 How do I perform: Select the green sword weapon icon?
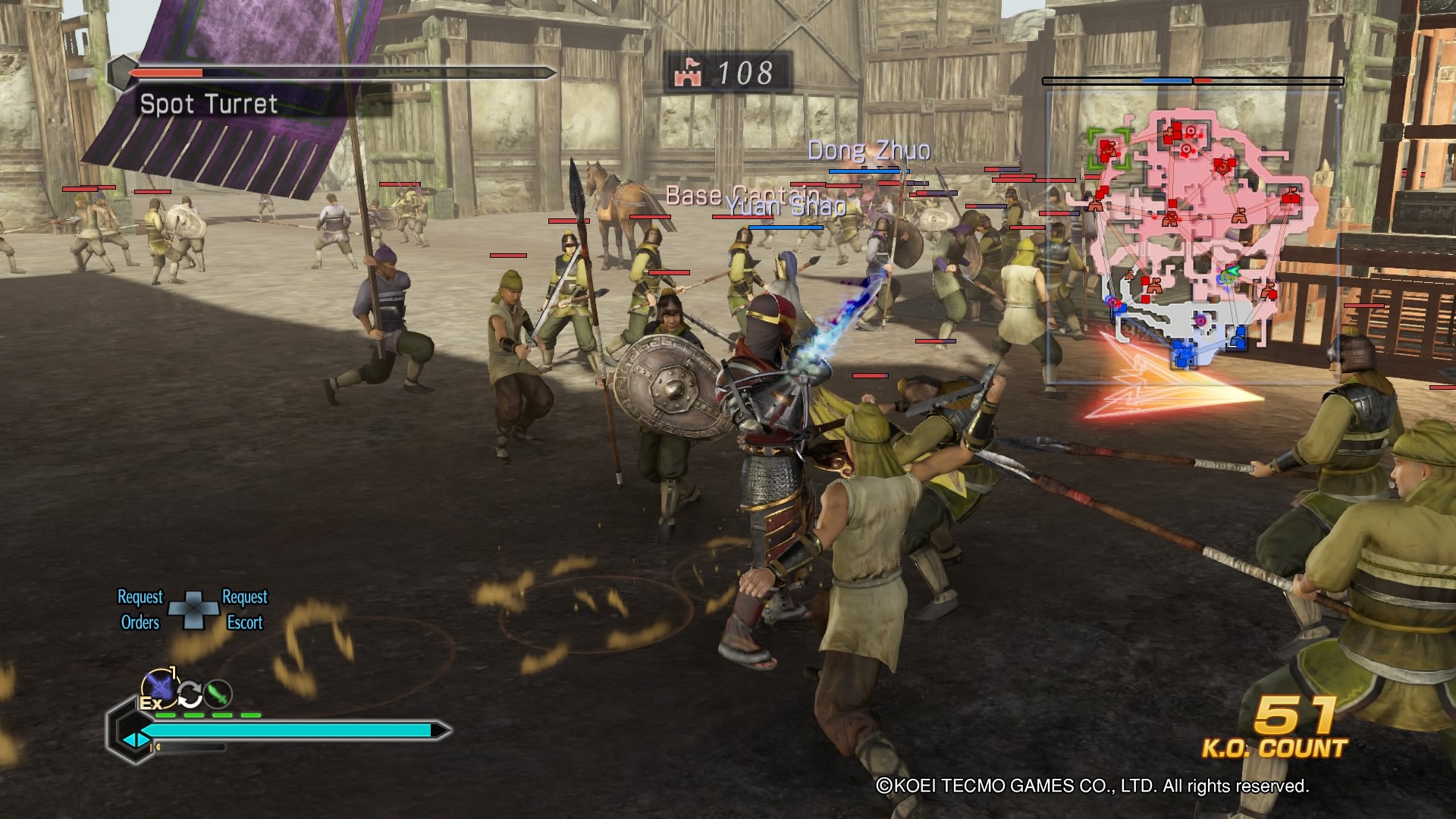click(x=217, y=695)
